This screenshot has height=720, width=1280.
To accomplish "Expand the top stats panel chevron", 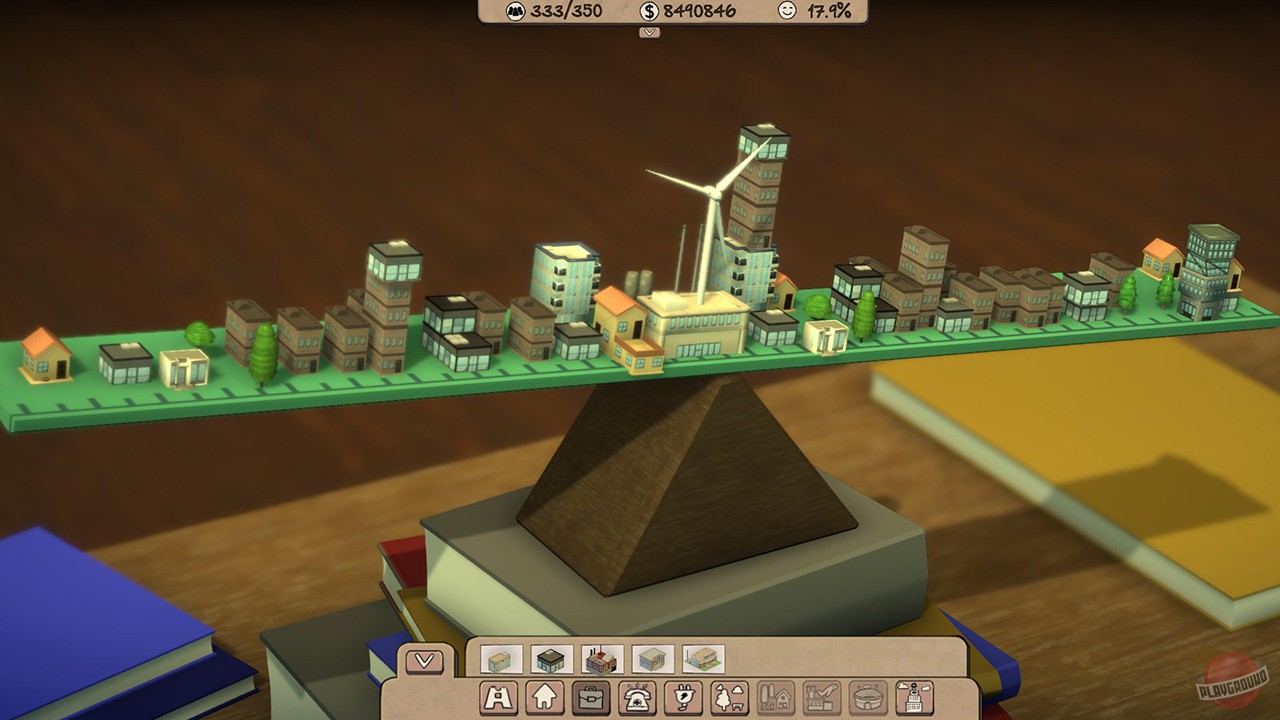I will tap(650, 32).
